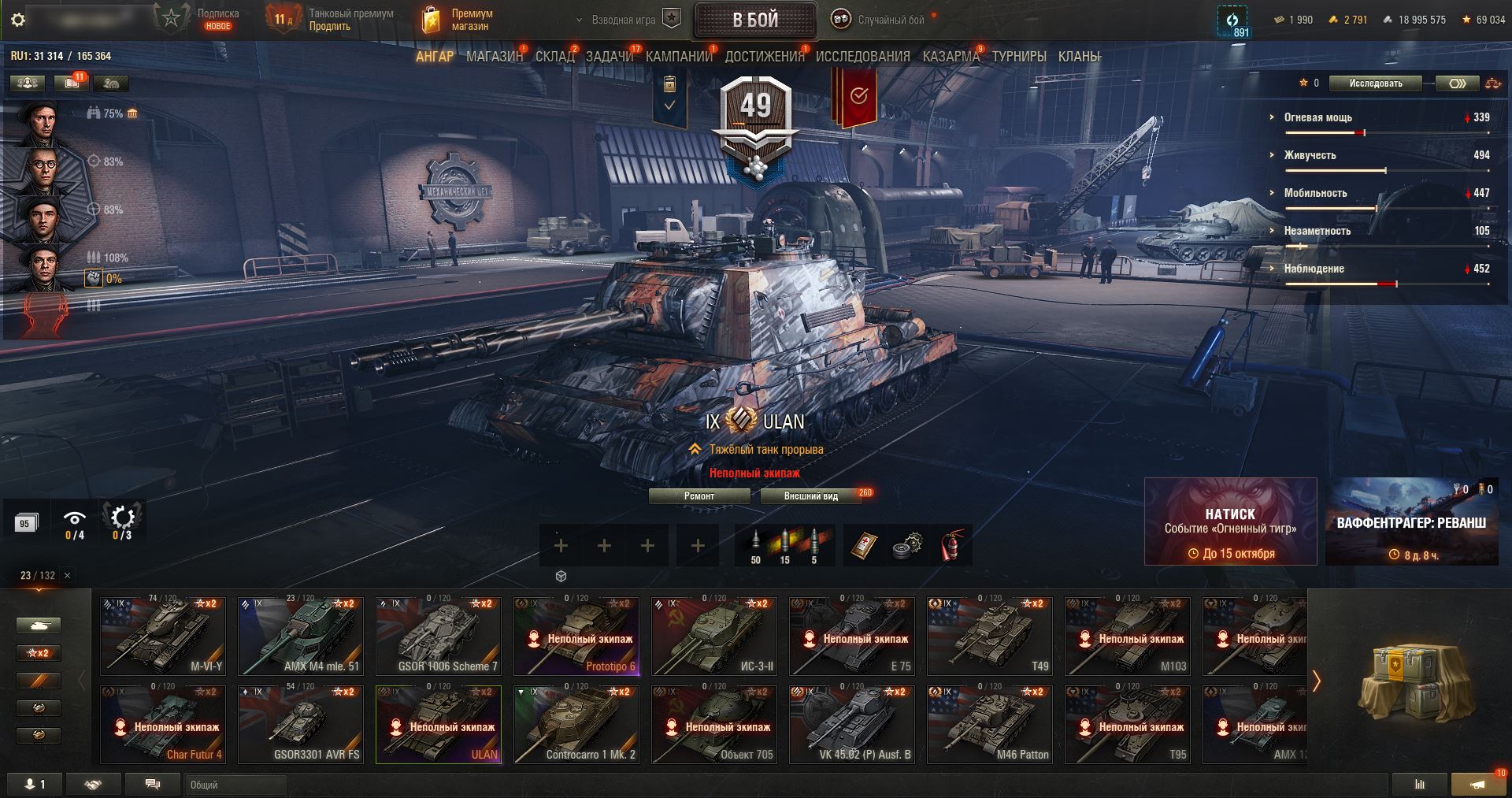Image resolution: width=1512 pixels, height=798 pixels.
Task: Open the Натиск event banner
Action: (x=1230, y=521)
